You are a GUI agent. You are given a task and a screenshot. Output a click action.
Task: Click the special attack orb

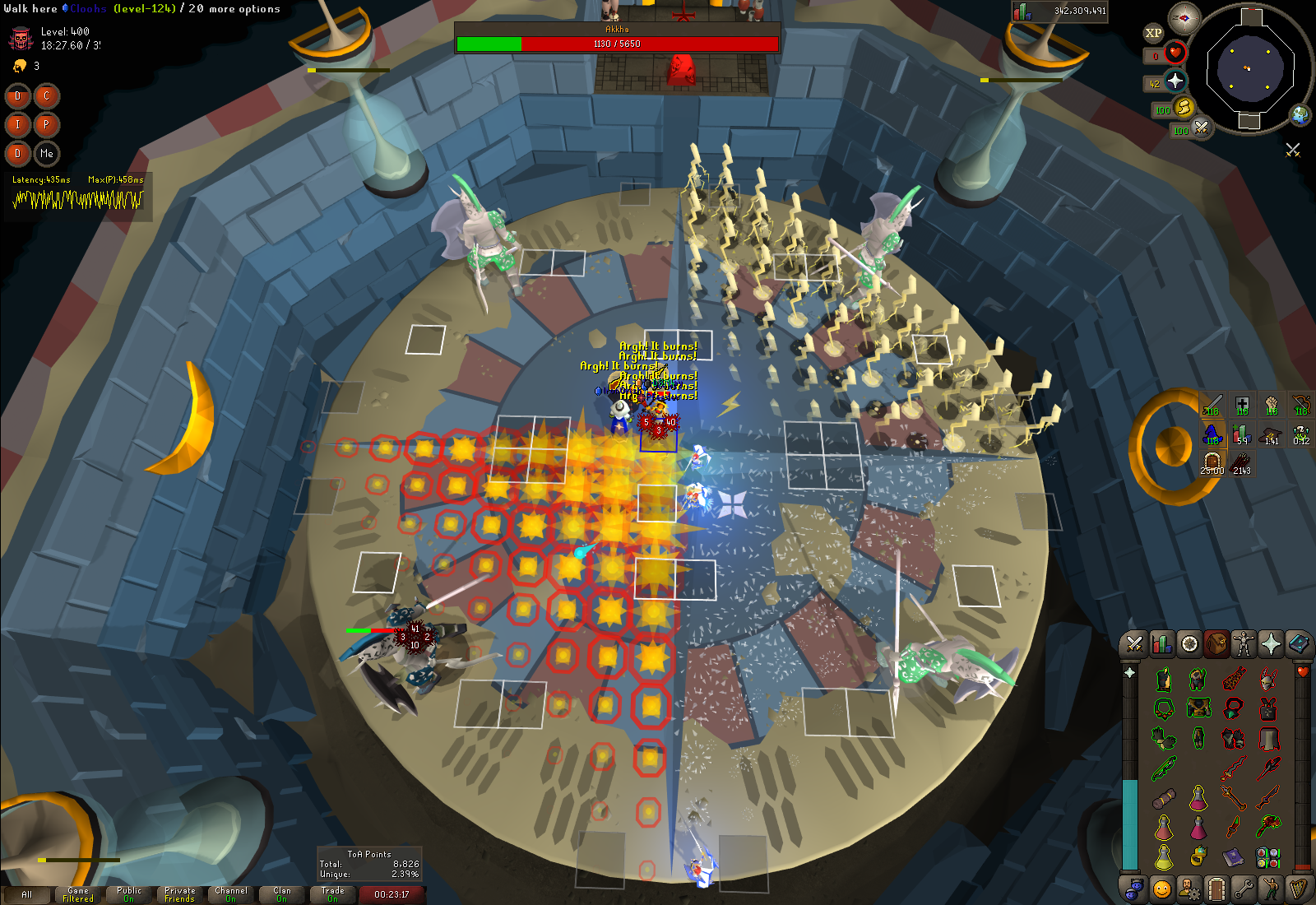tap(1202, 128)
